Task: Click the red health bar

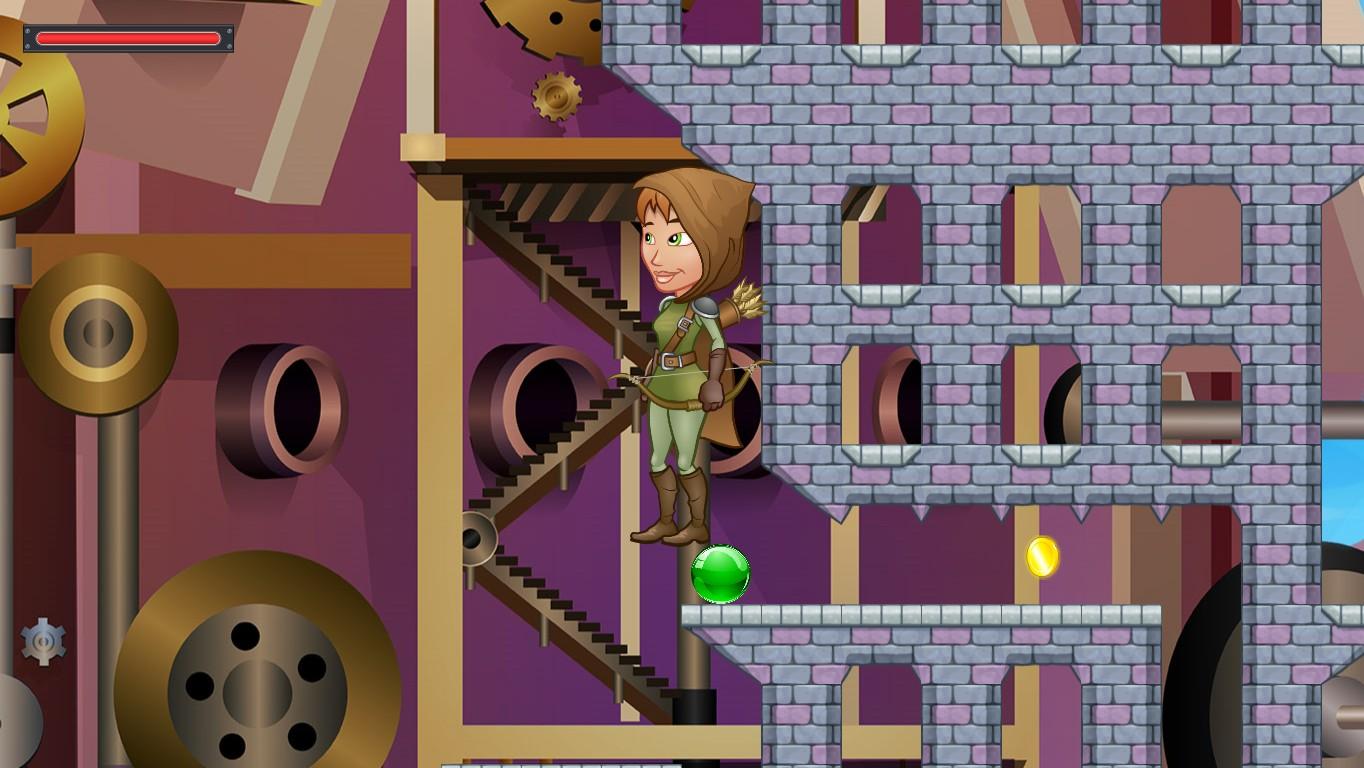Action: pyautogui.click(x=128, y=37)
